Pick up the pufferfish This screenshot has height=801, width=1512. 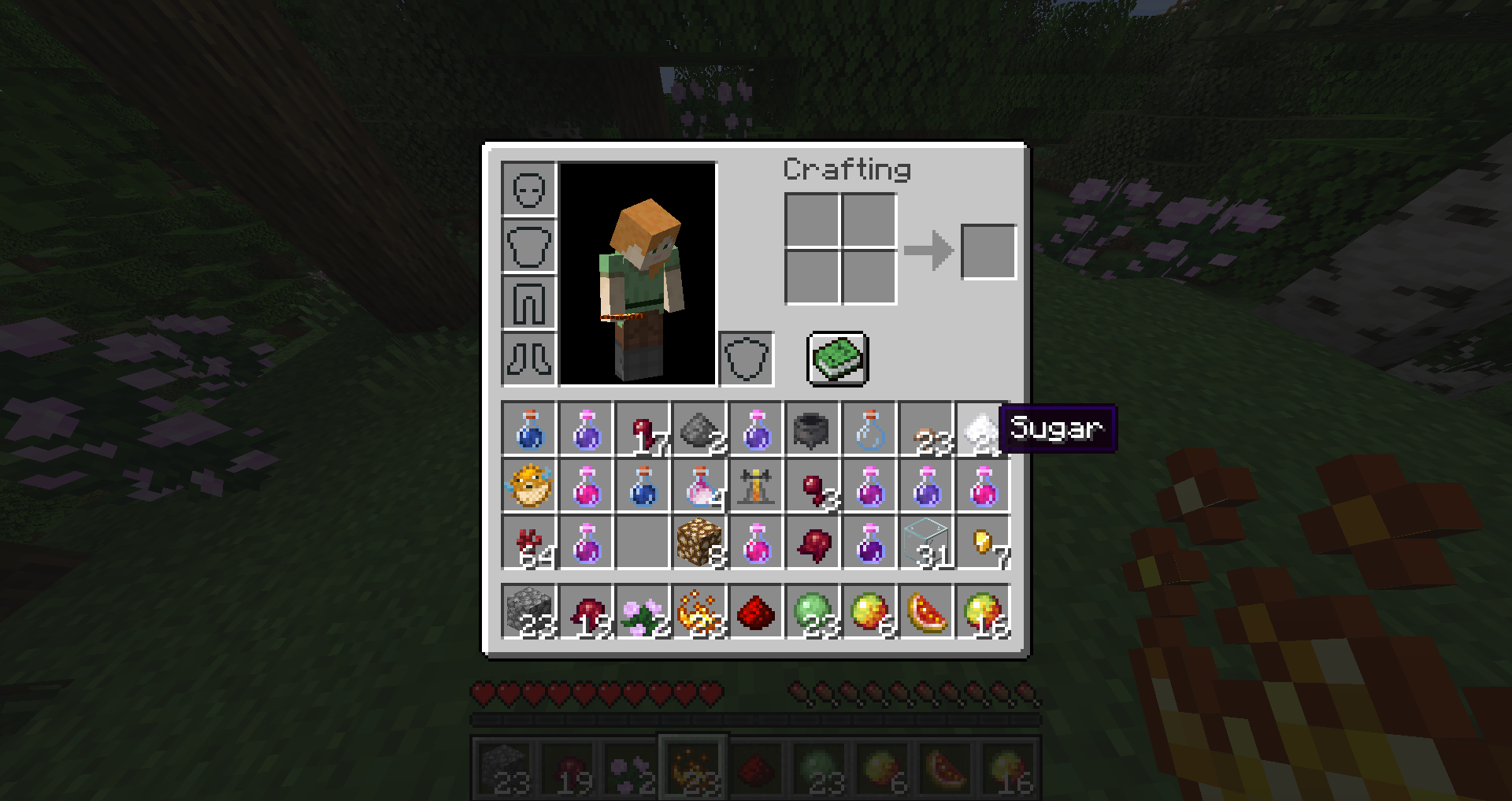(529, 487)
